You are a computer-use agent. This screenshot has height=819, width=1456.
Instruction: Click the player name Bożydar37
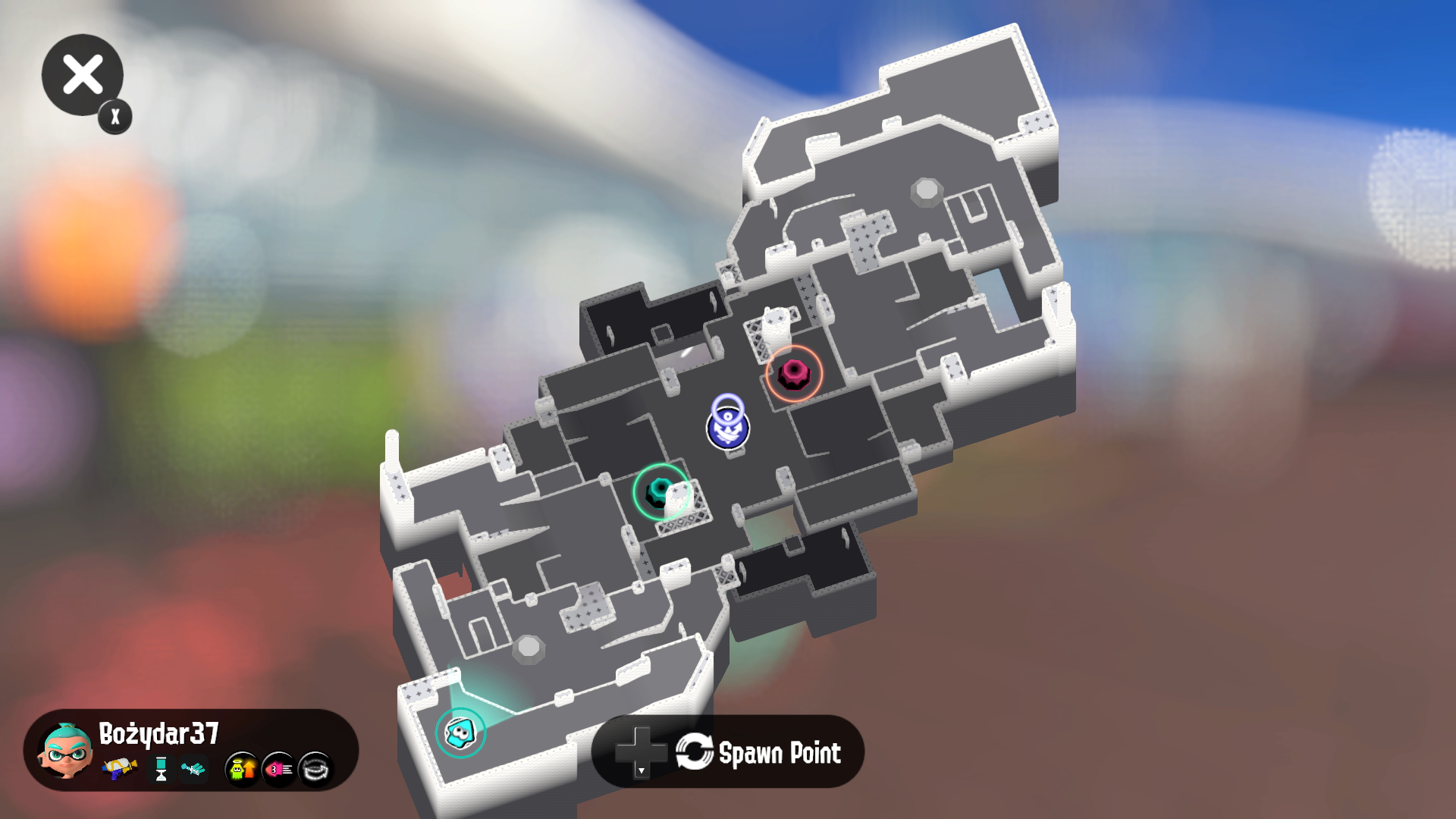pyautogui.click(x=158, y=734)
